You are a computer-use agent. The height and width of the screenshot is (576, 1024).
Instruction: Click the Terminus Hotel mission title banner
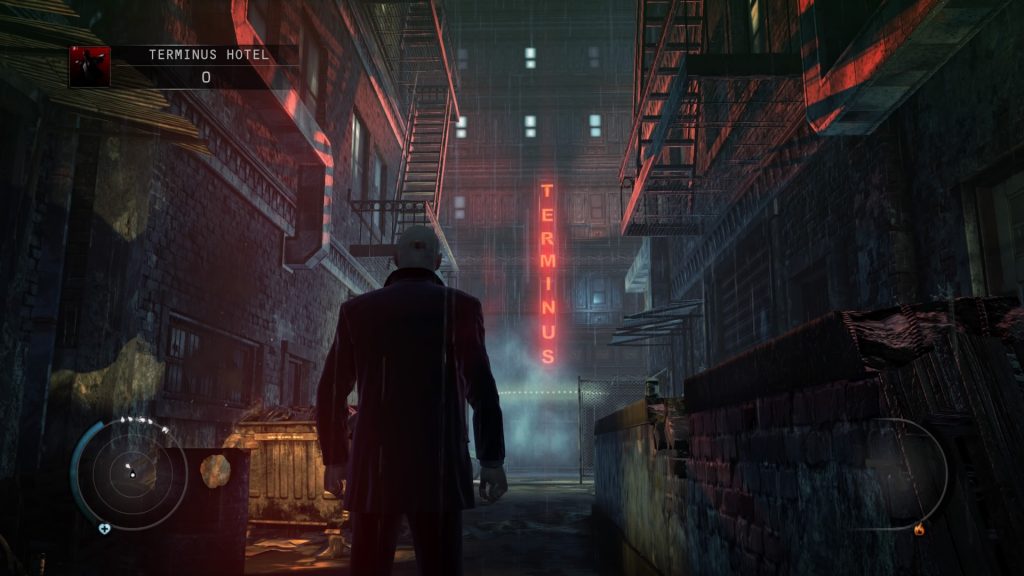pos(208,55)
